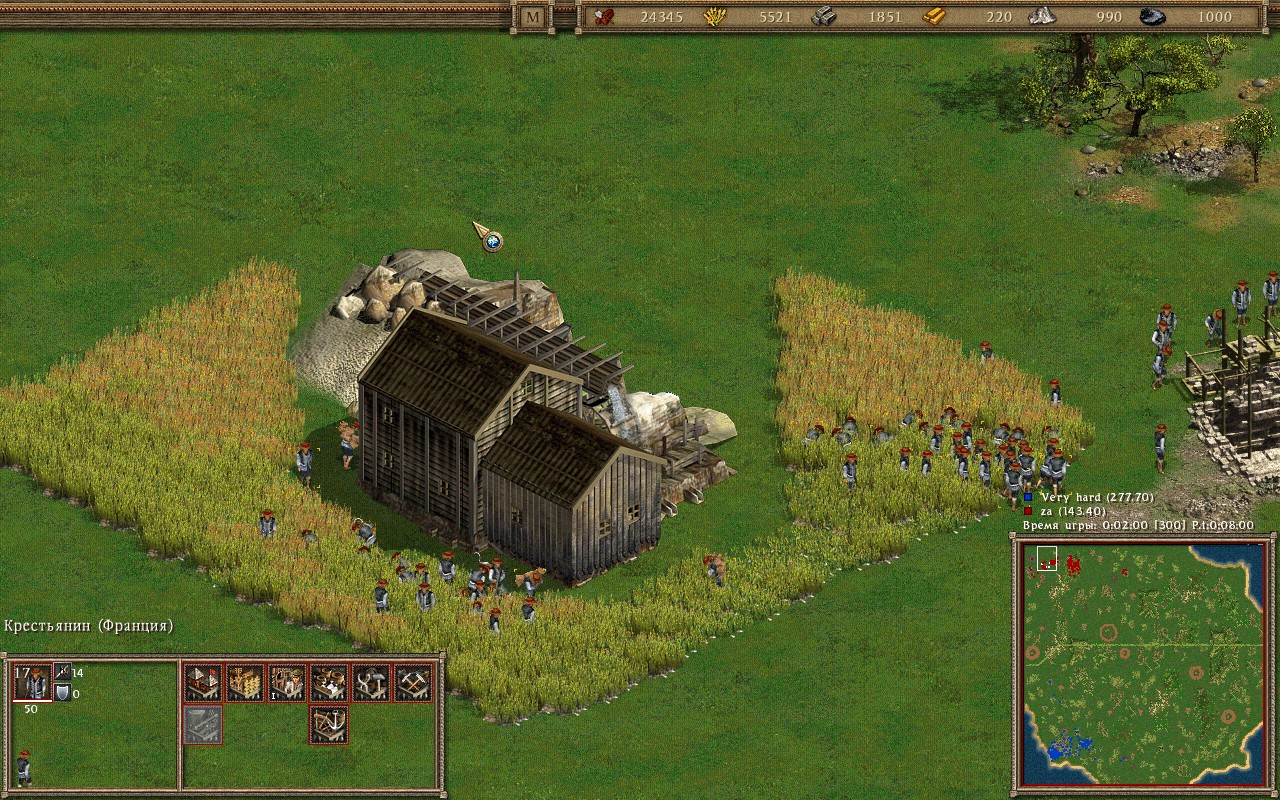Select the small peasant figure in the unit panel
Screen dimensions: 1280x800
[23, 767]
